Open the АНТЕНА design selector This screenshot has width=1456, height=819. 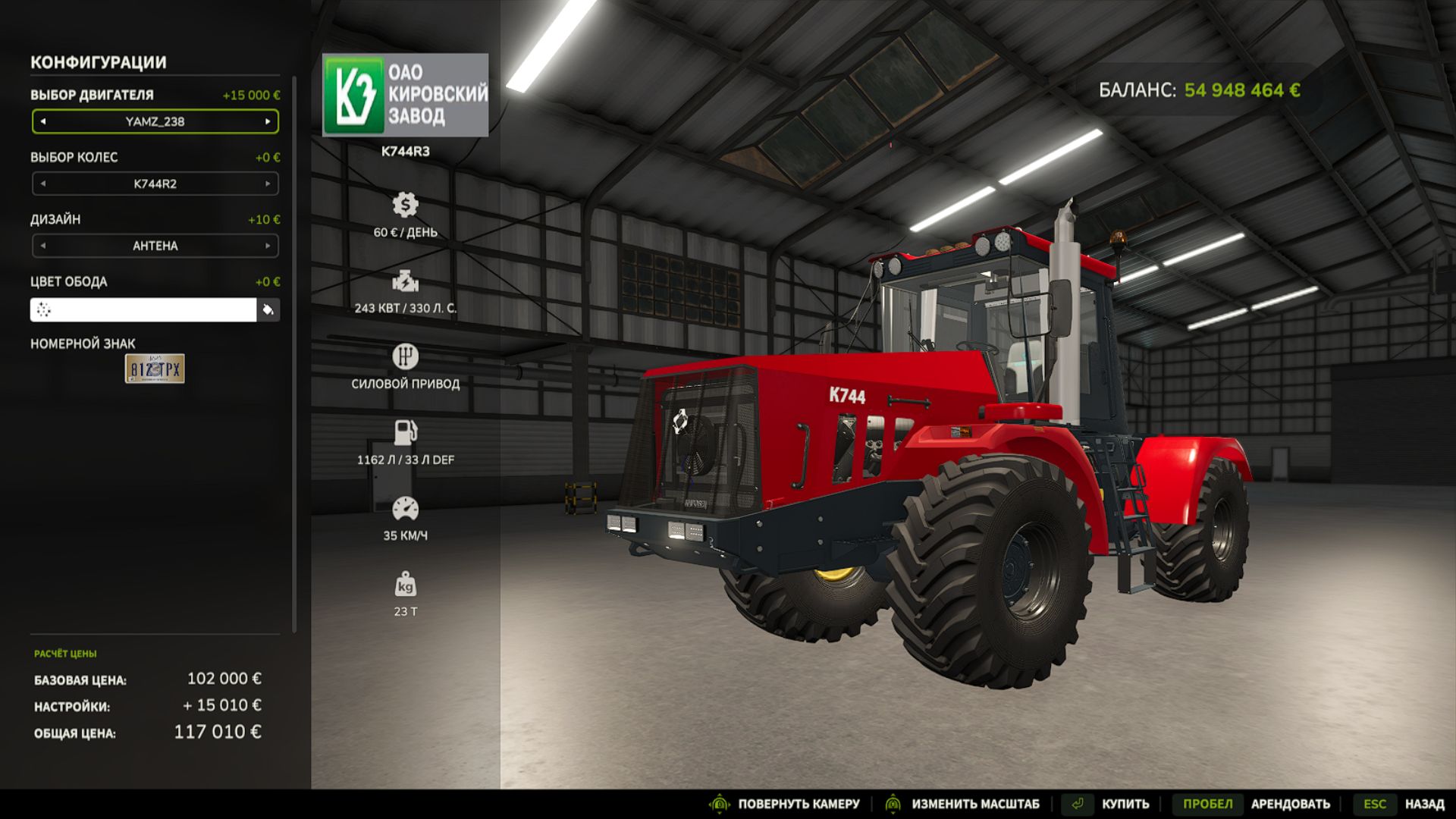[155, 246]
